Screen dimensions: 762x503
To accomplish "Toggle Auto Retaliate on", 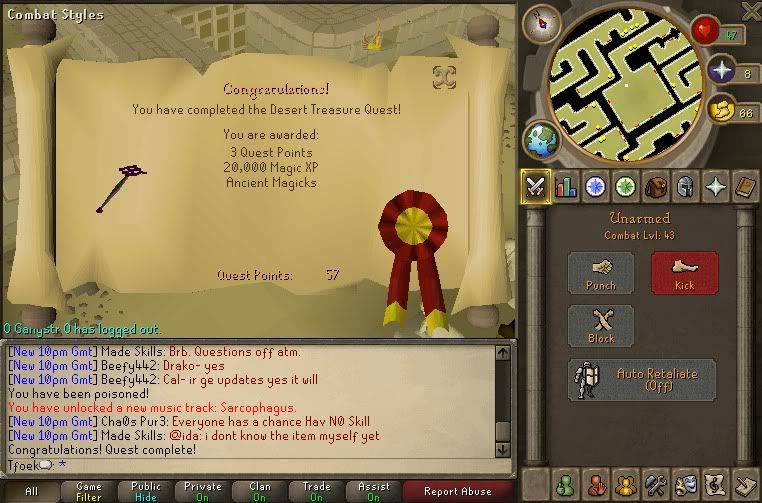I will point(642,380).
